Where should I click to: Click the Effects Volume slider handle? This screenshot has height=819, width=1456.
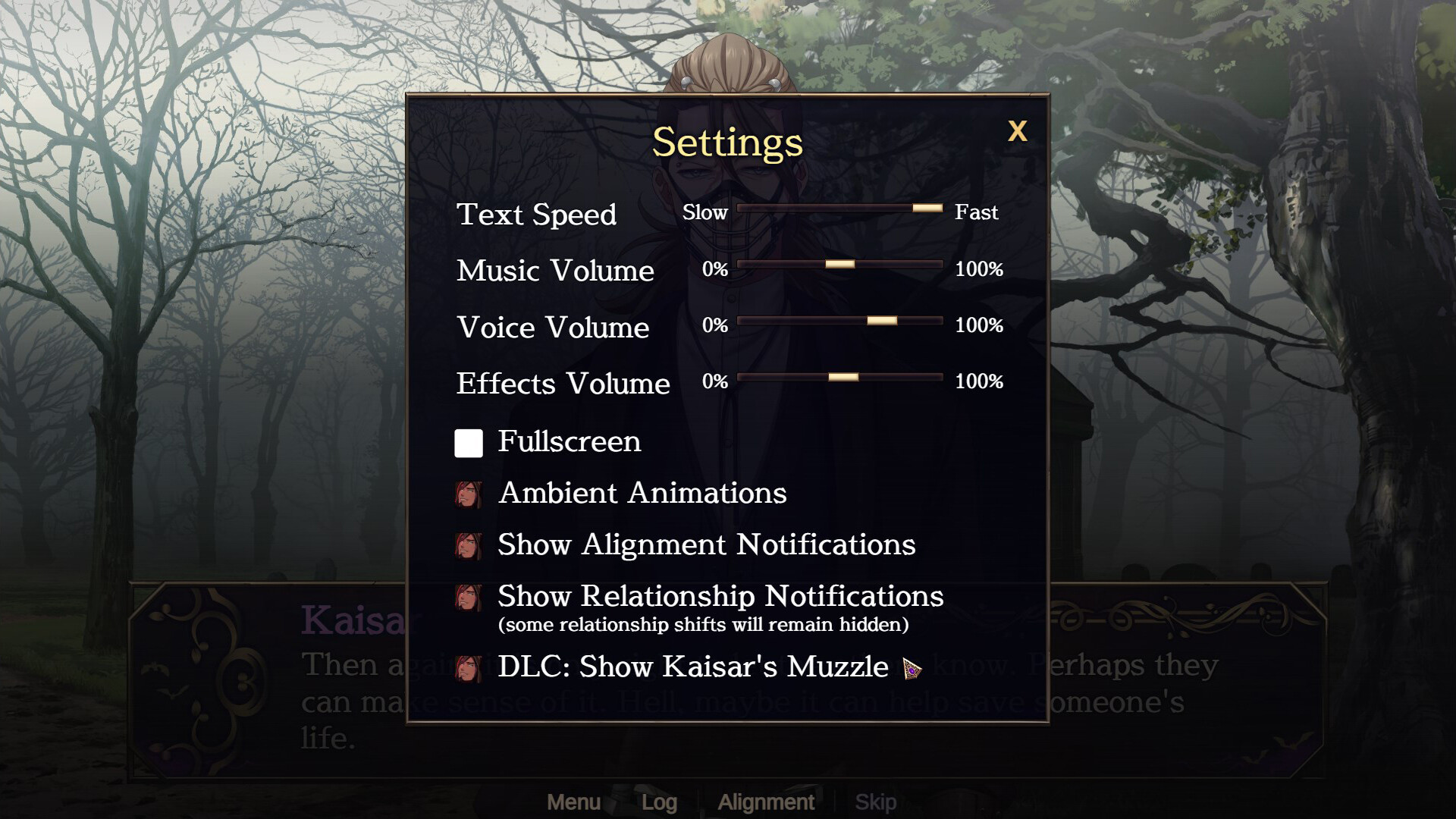(x=842, y=378)
